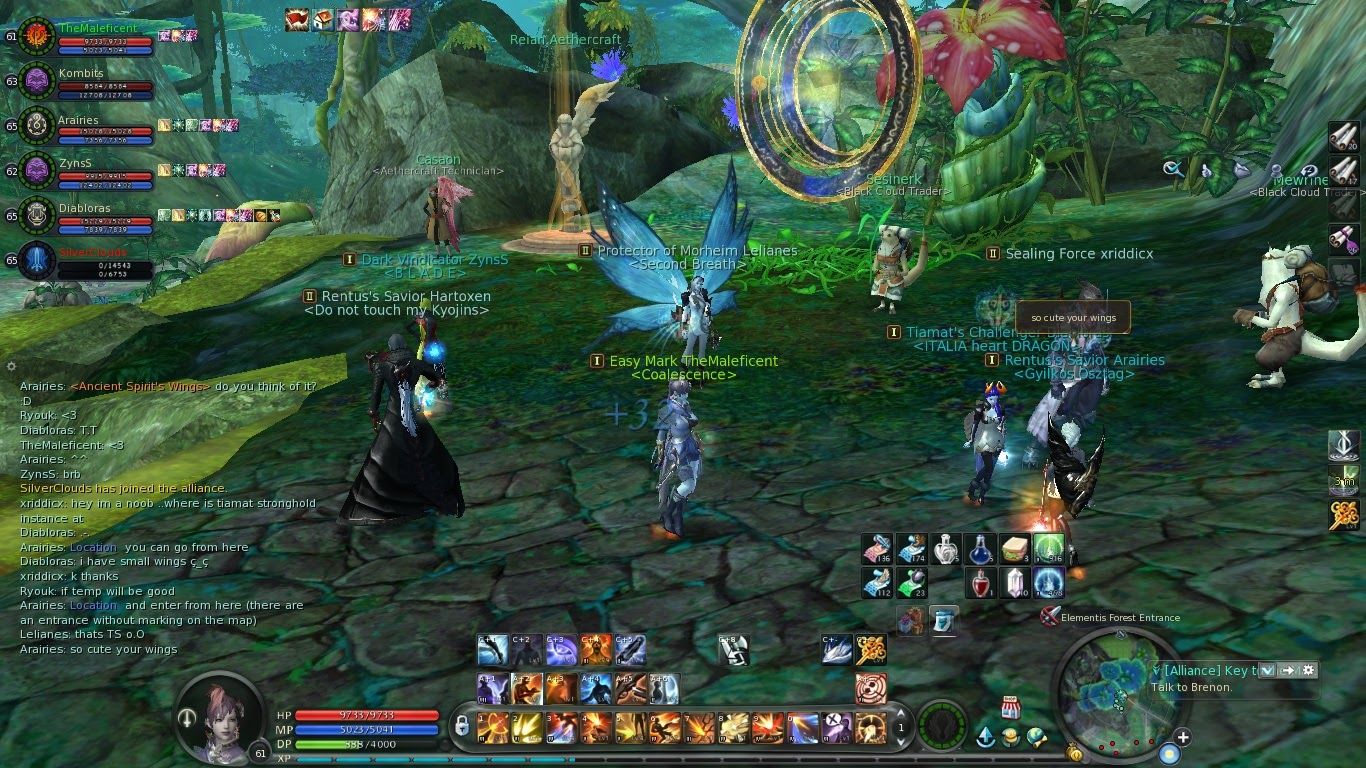Click the gift box icon below the item tray
The image size is (1366, 768).
(911, 619)
